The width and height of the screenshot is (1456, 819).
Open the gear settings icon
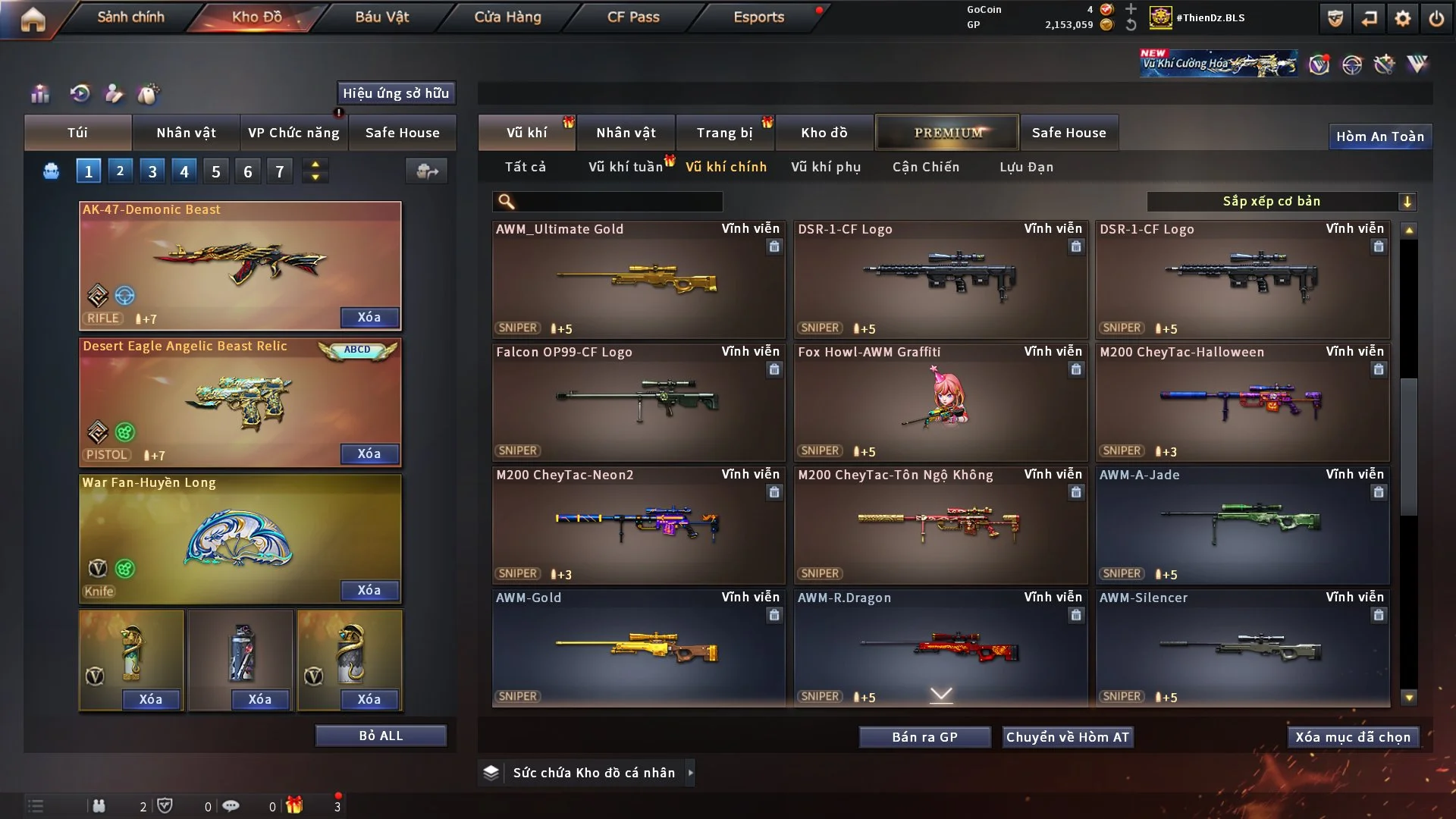pyautogui.click(x=1402, y=18)
